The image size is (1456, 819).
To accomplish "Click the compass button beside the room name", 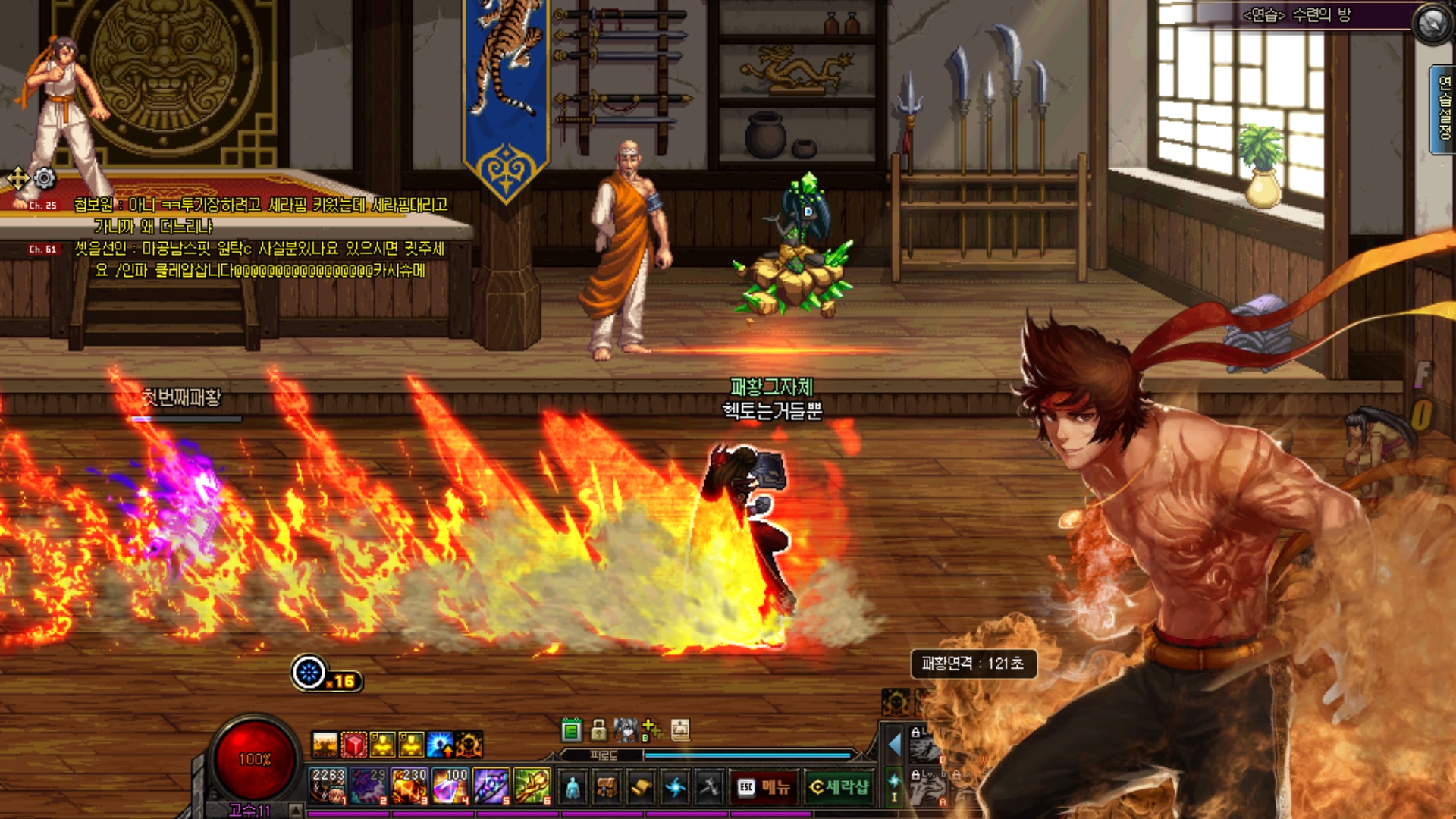I will coord(1432,24).
